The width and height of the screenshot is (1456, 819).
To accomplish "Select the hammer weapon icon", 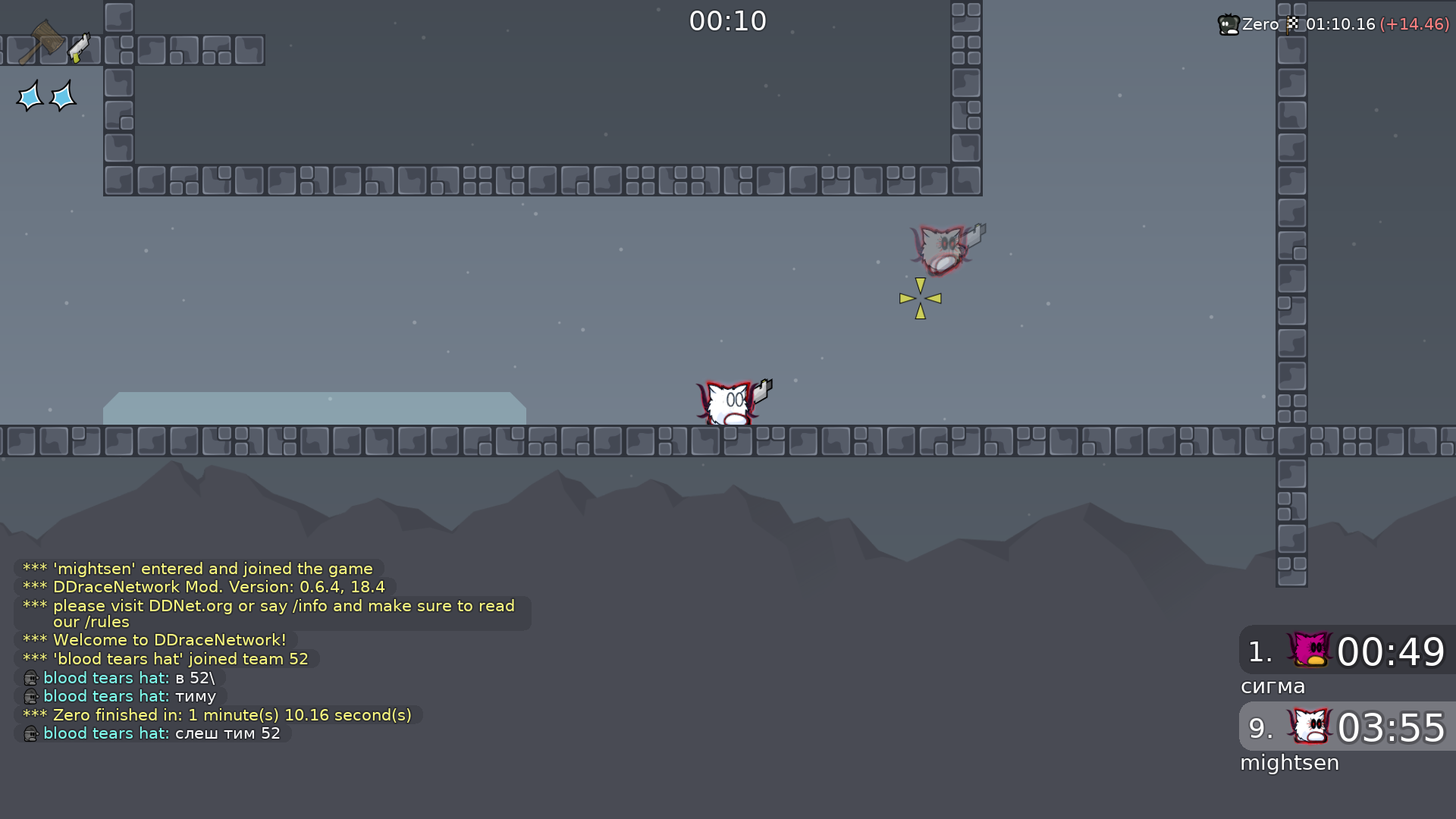I will pos(42,42).
